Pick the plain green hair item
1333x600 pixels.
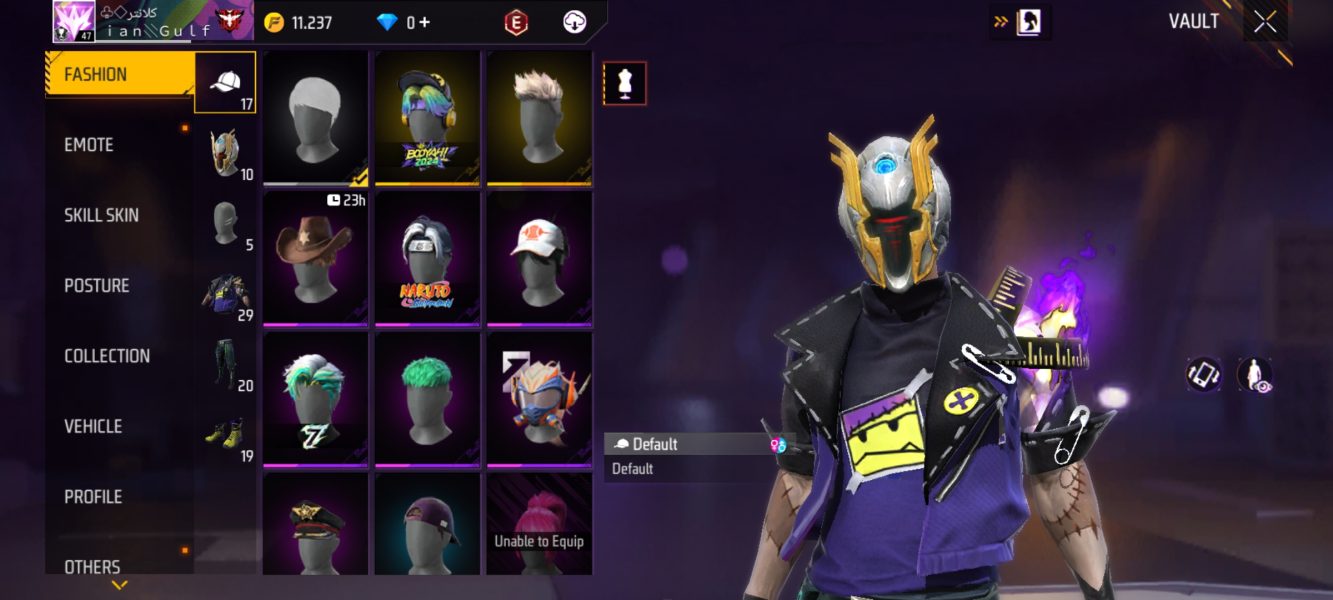tap(427, 399)
